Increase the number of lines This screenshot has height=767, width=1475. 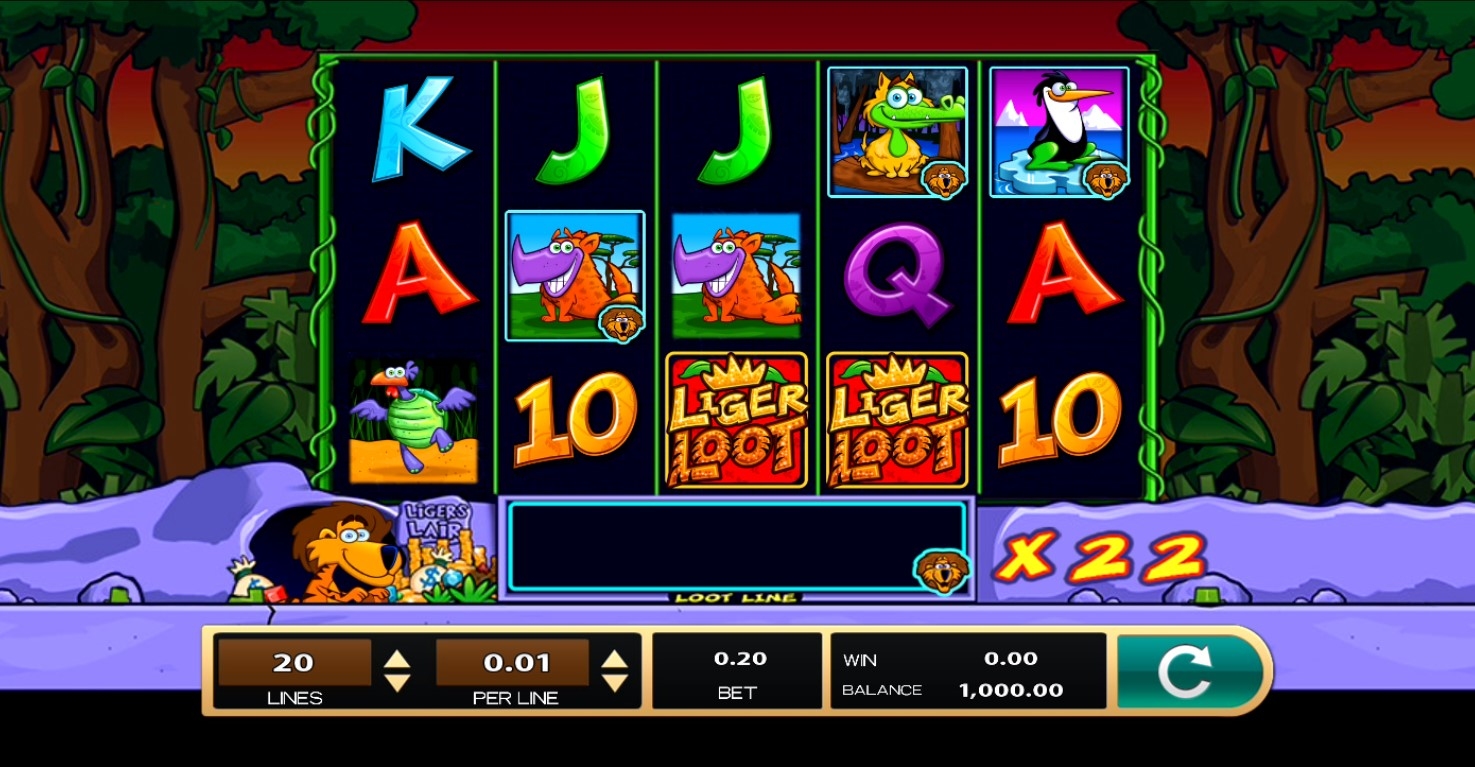pos(398,659)
